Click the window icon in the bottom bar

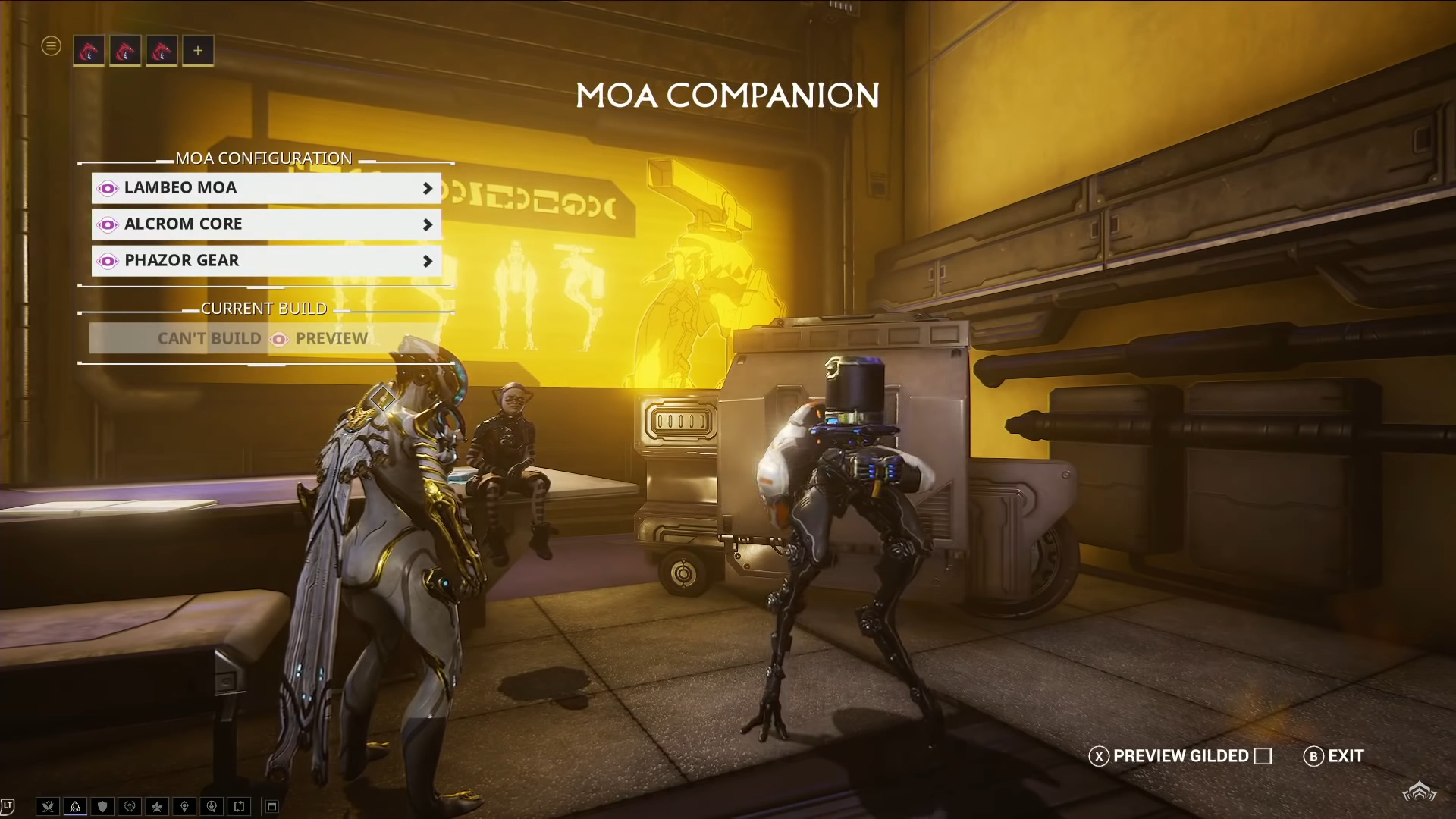[x=272, y=806]
